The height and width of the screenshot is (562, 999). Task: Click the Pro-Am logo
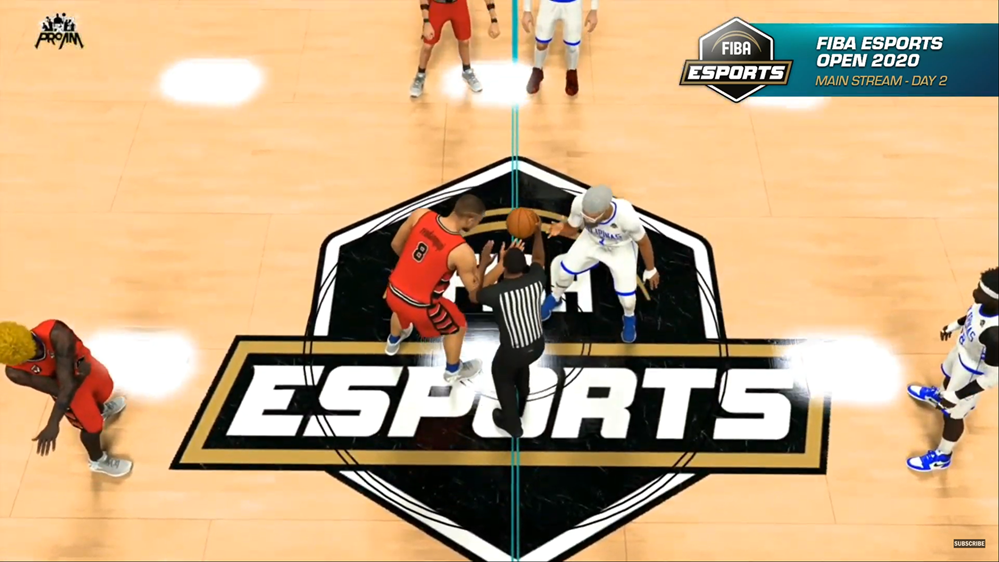pos(59,32)
